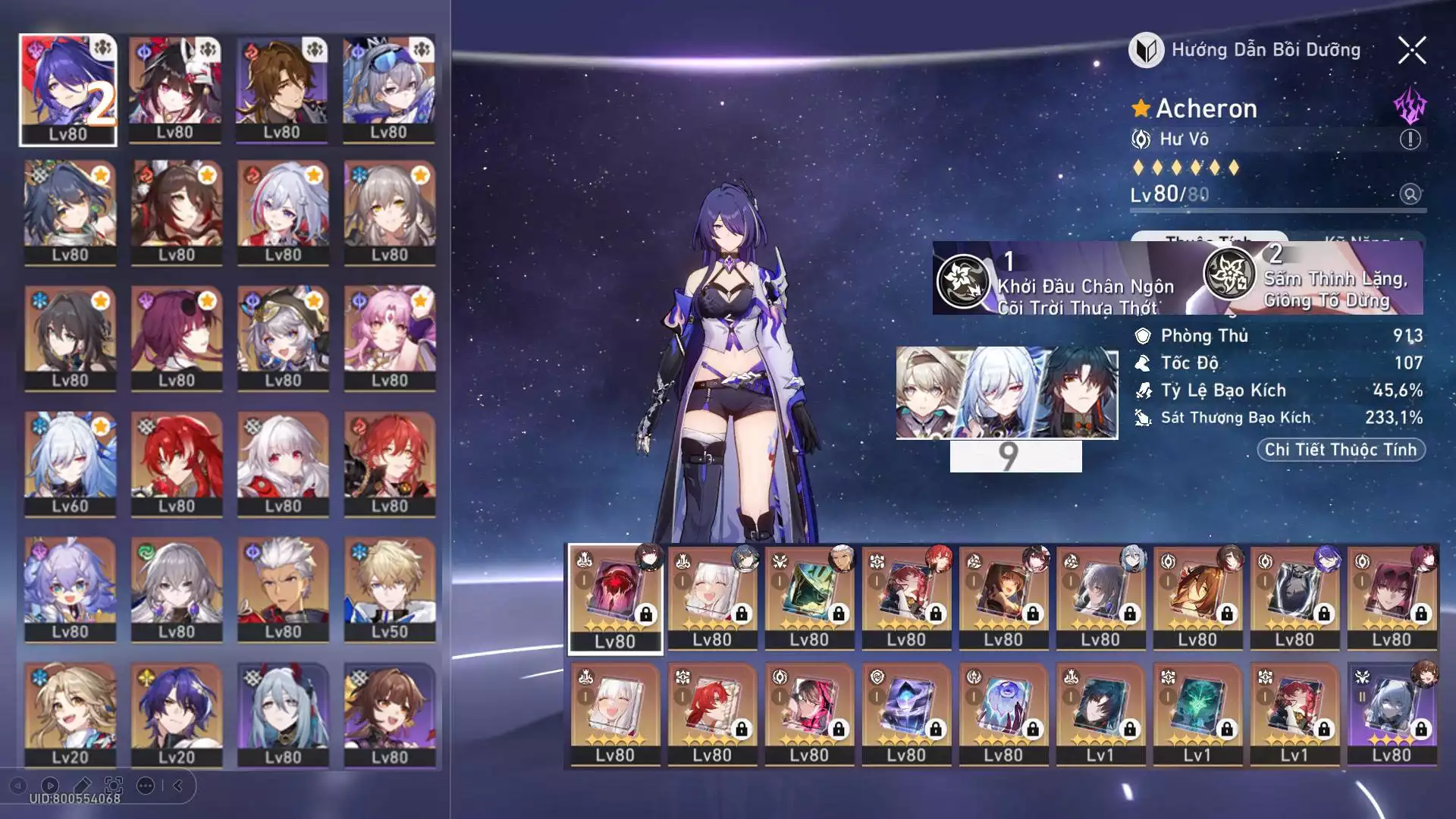This screenshot has height=819, width=1456.
Task: Select Bailu's lavender-haired chibi portrait
Action: pos(70,589)
